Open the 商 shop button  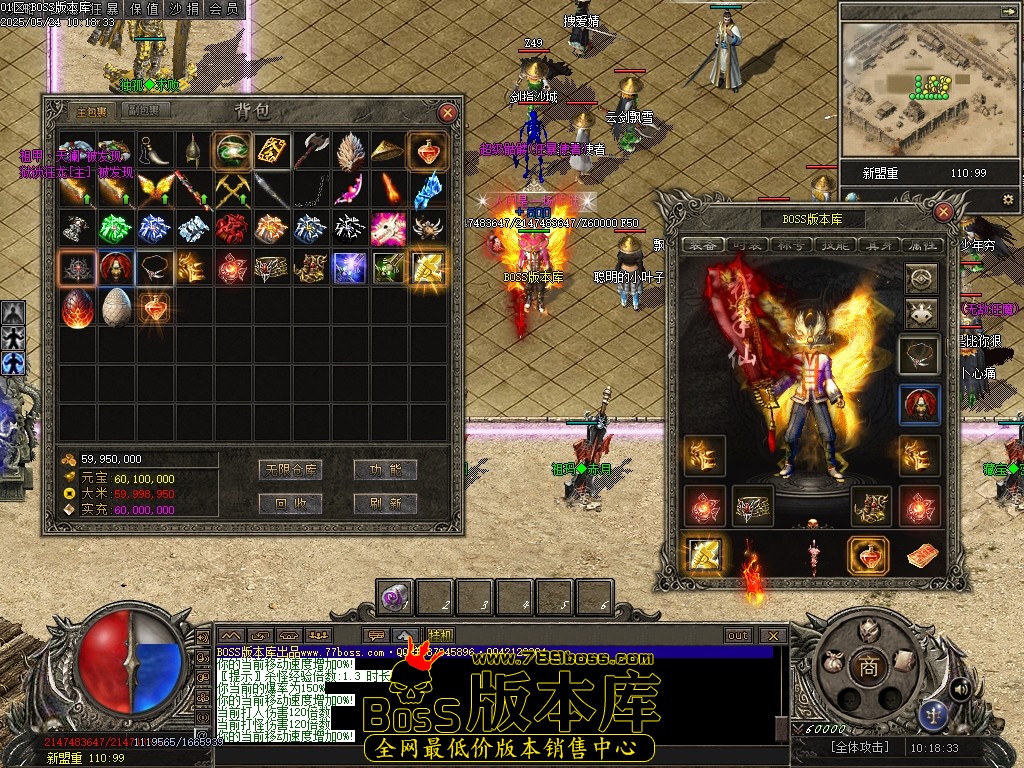coord(868,667)
